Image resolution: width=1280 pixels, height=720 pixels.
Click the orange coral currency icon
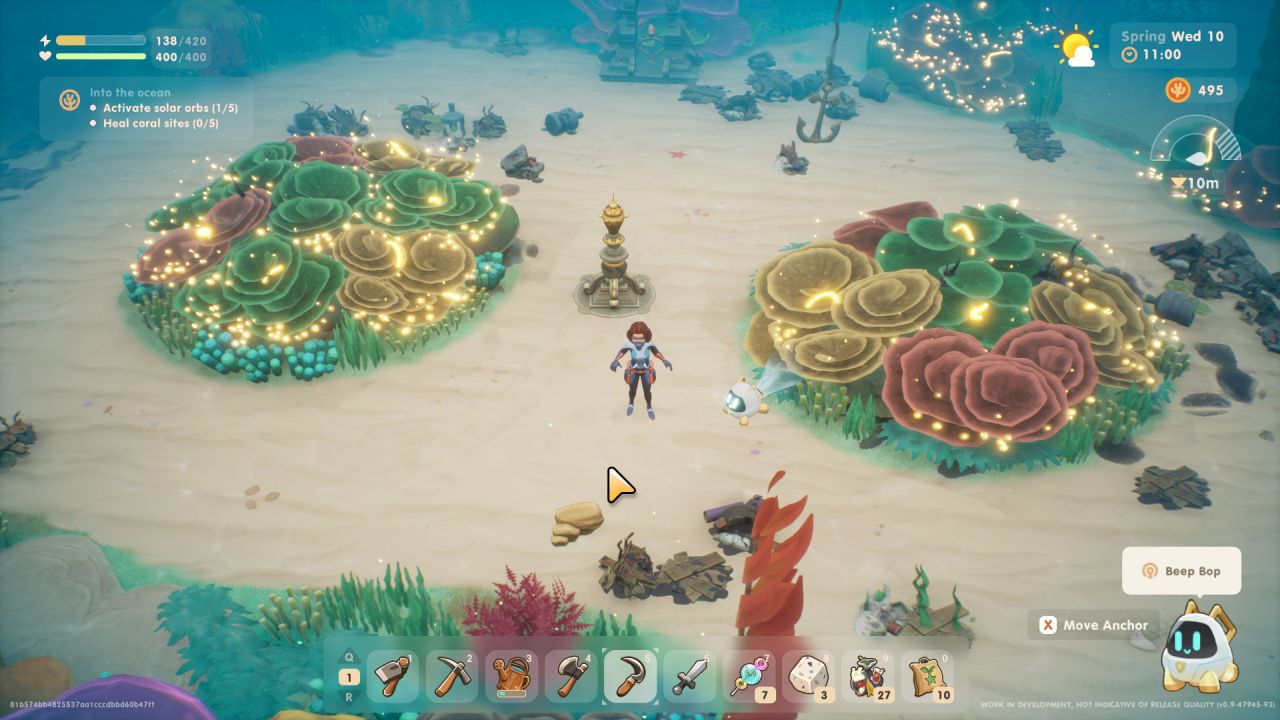(x=1177, y=90)
